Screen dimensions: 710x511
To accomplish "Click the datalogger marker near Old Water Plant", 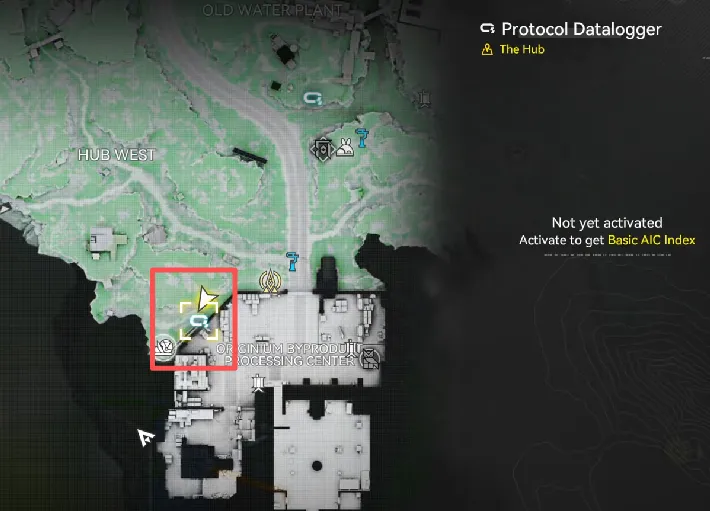I will pos(312,98).
